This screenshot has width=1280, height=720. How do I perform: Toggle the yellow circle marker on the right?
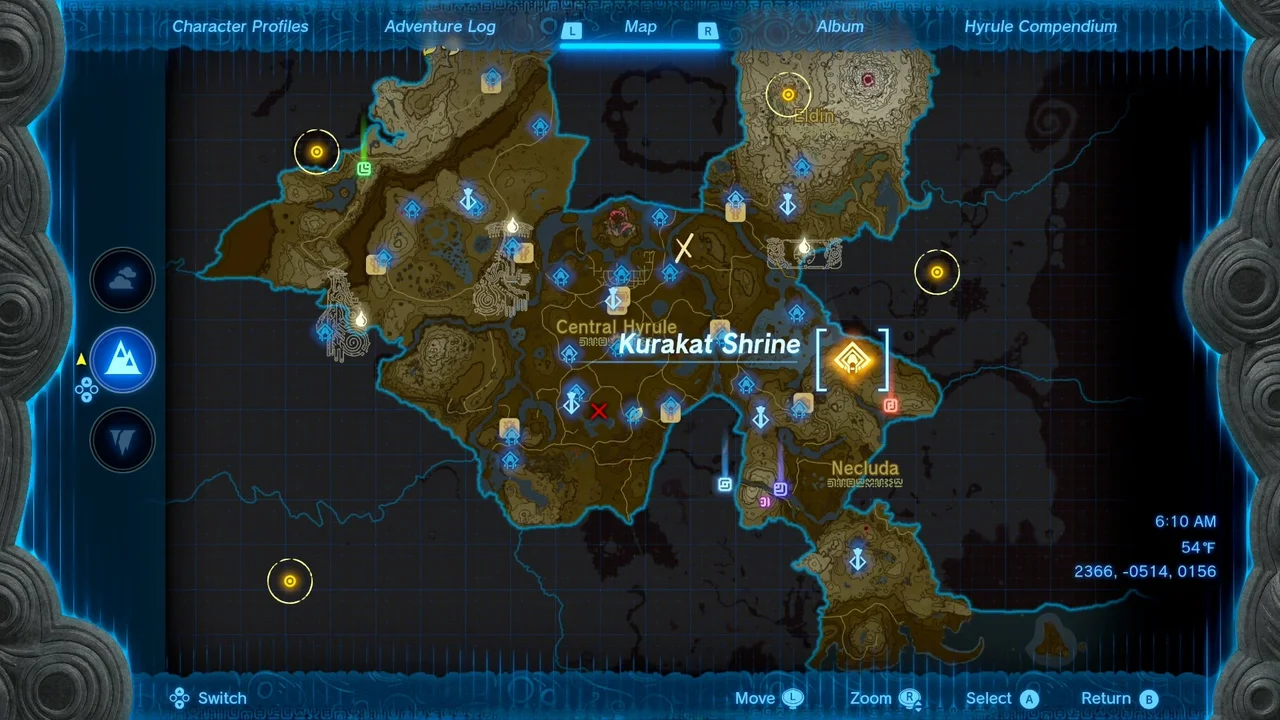tap(937, 272)
